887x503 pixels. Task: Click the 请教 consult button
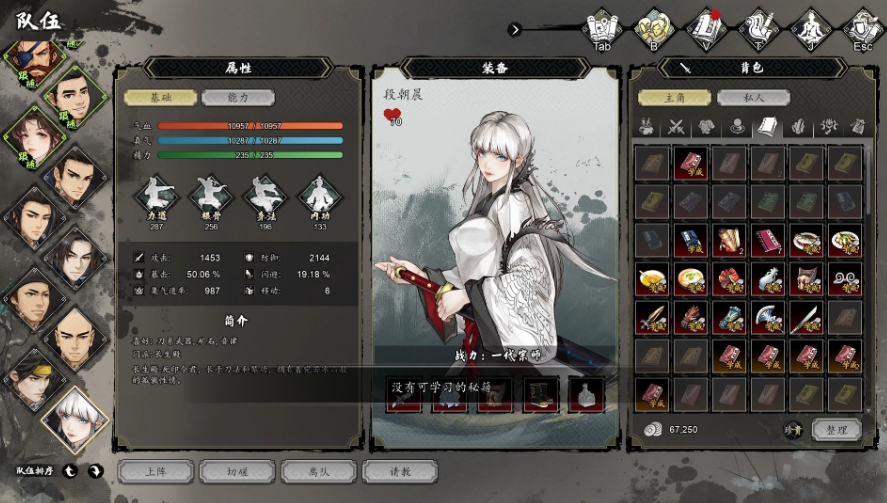[400, 472]
